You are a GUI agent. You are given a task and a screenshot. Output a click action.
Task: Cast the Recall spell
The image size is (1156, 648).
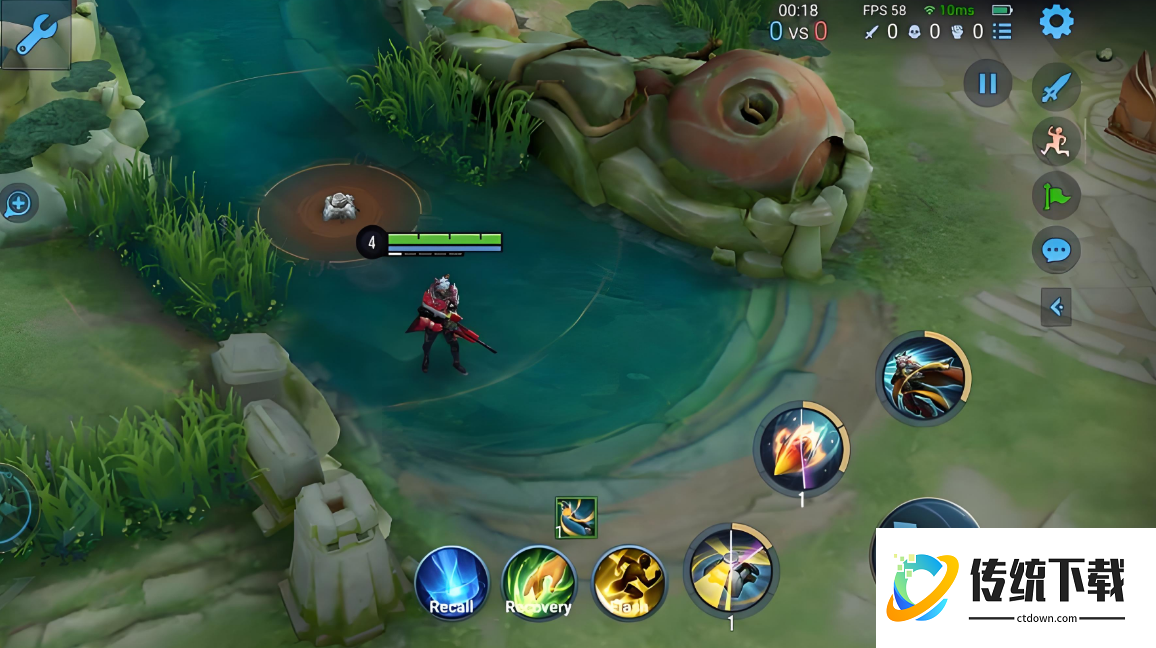coord(452,583)
